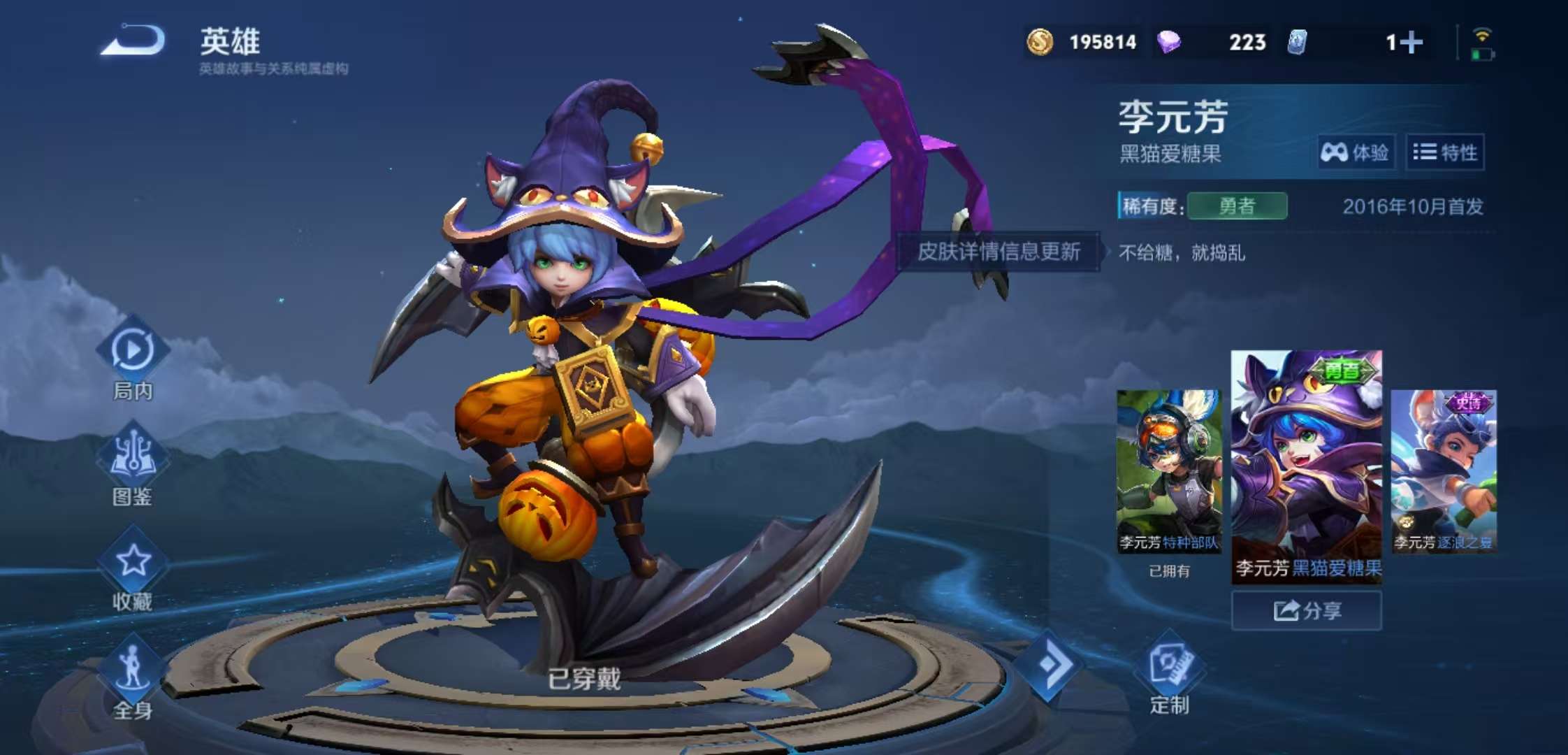The height and width of the screenshot is (755, 1568).
Task: Open the 体验 trial button
Action: [1356, 152]
